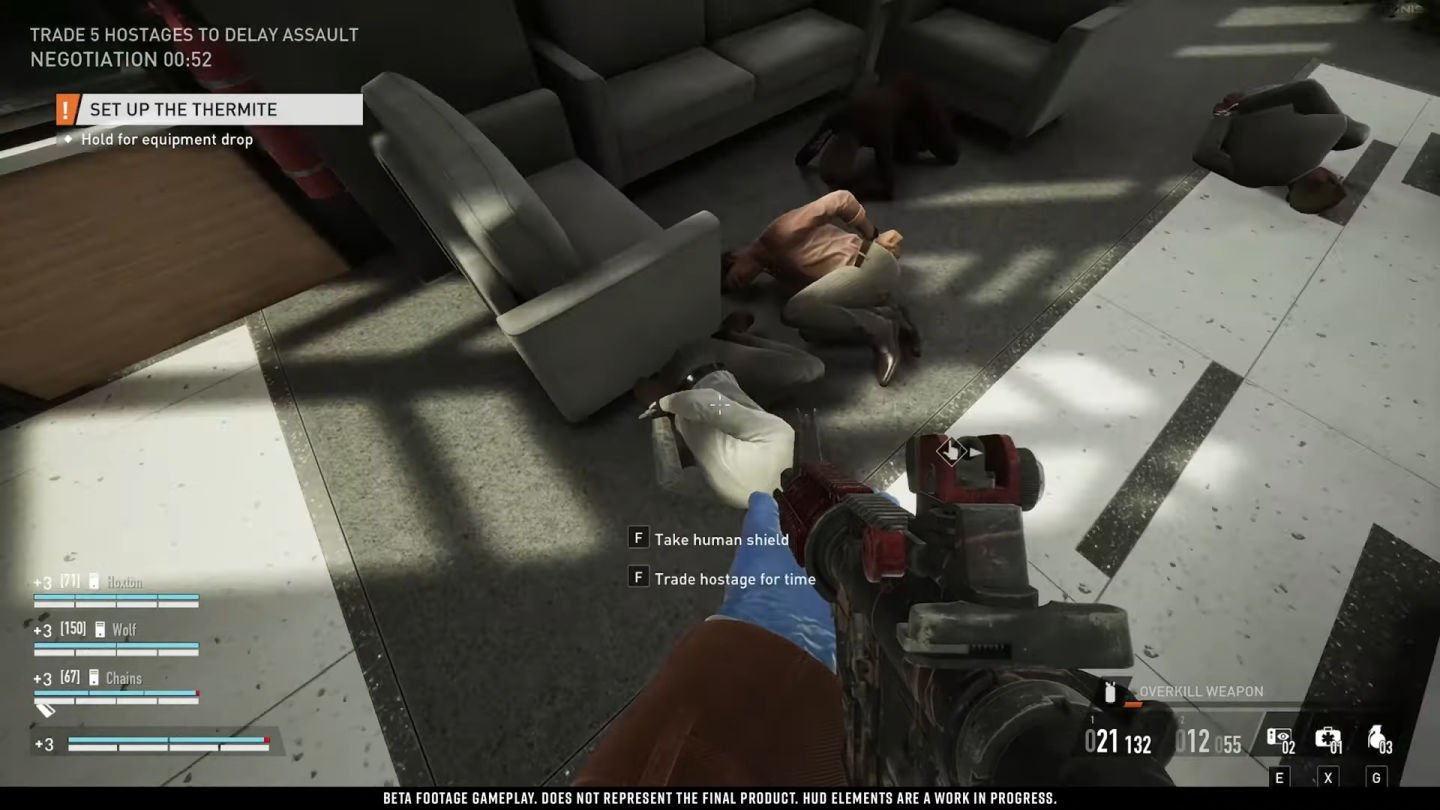Click the Overkill Weapon rocket icon

click(1112, 691)
